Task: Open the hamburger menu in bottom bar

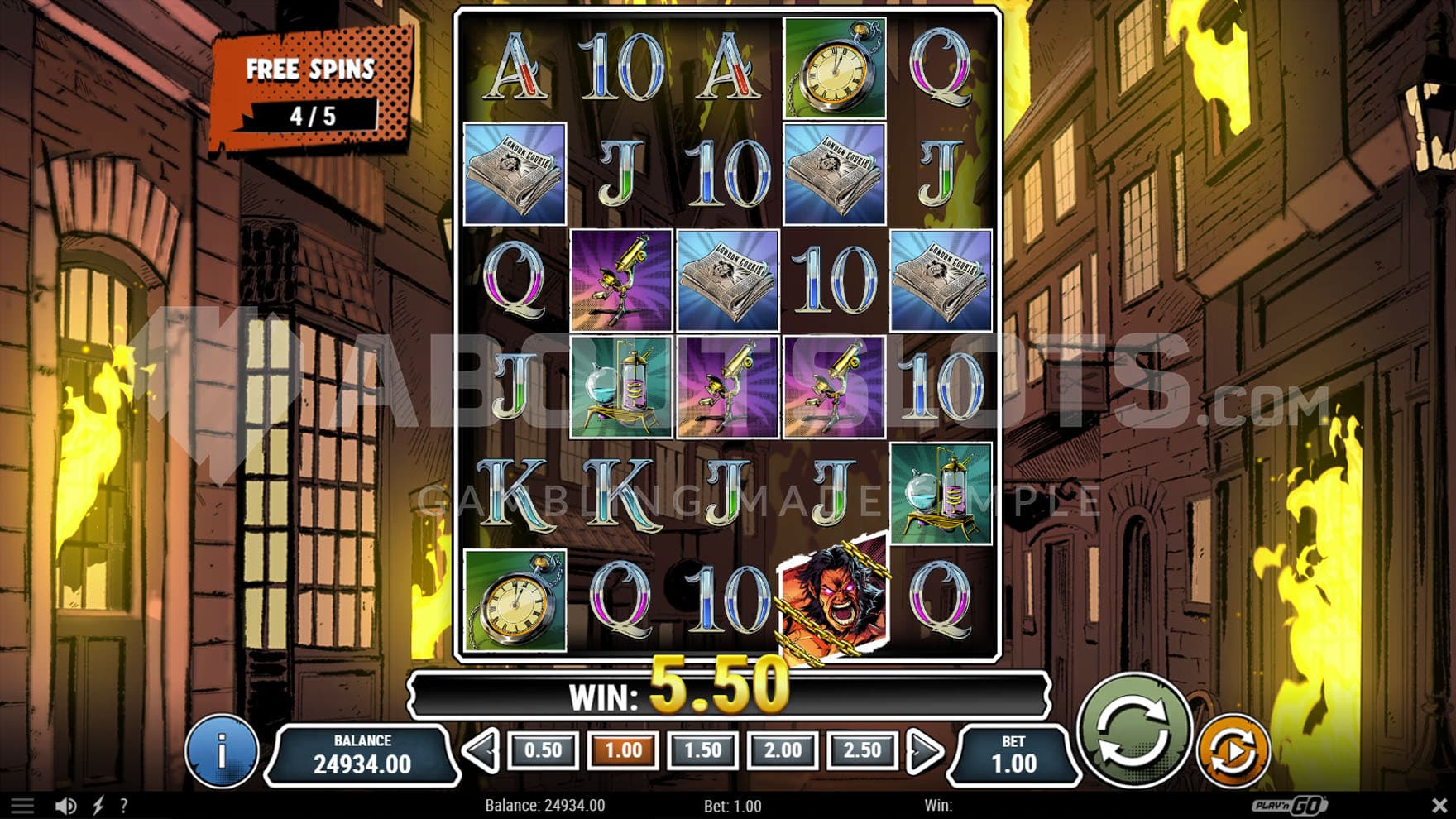Action: pyautogui.click(x=22, y=806)
